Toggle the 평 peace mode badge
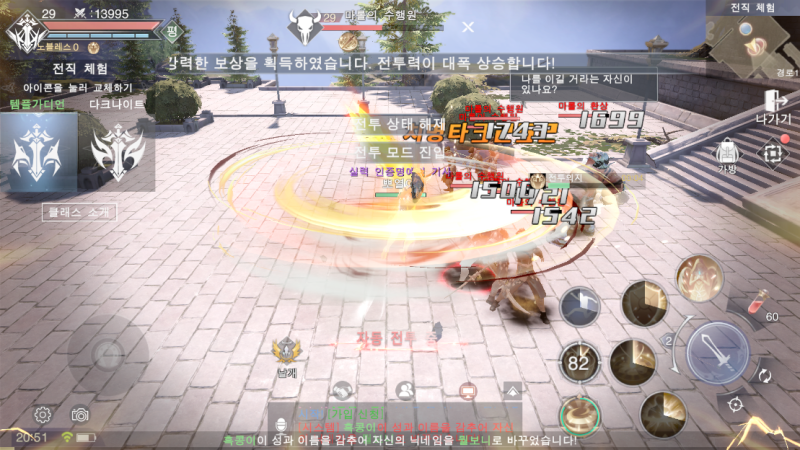 [x=173, y=31]
